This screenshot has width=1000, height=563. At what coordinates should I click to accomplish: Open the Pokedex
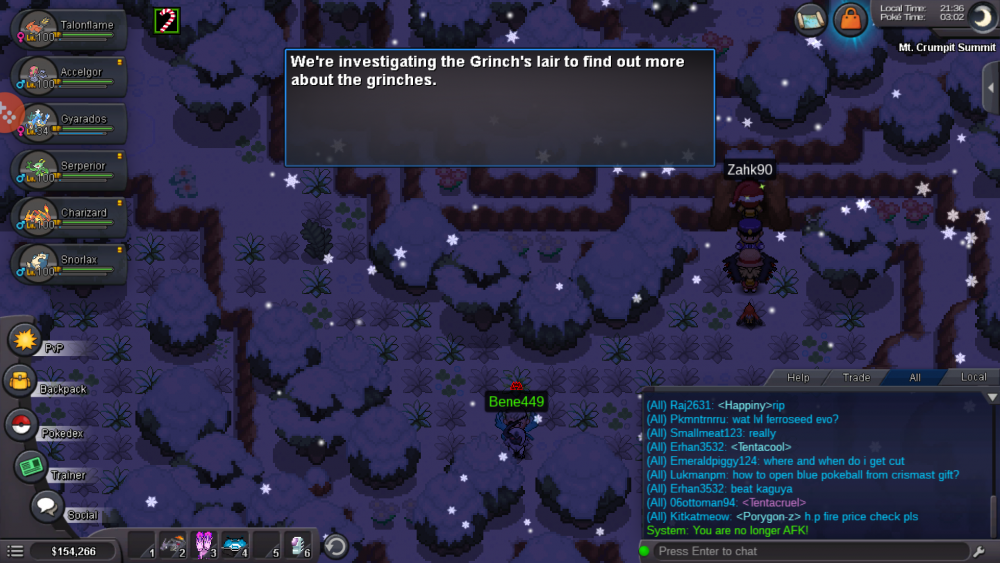[x=20, y=424]
